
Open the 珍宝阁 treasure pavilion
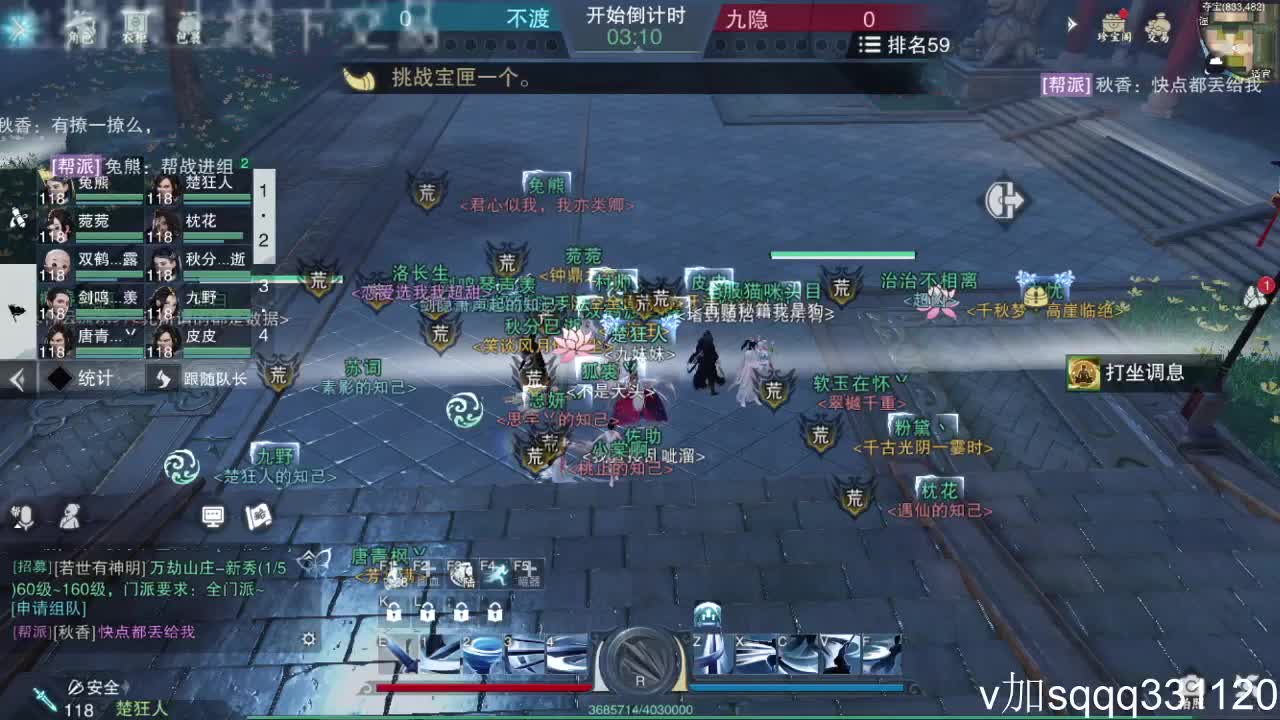(x=1112, y=24)
